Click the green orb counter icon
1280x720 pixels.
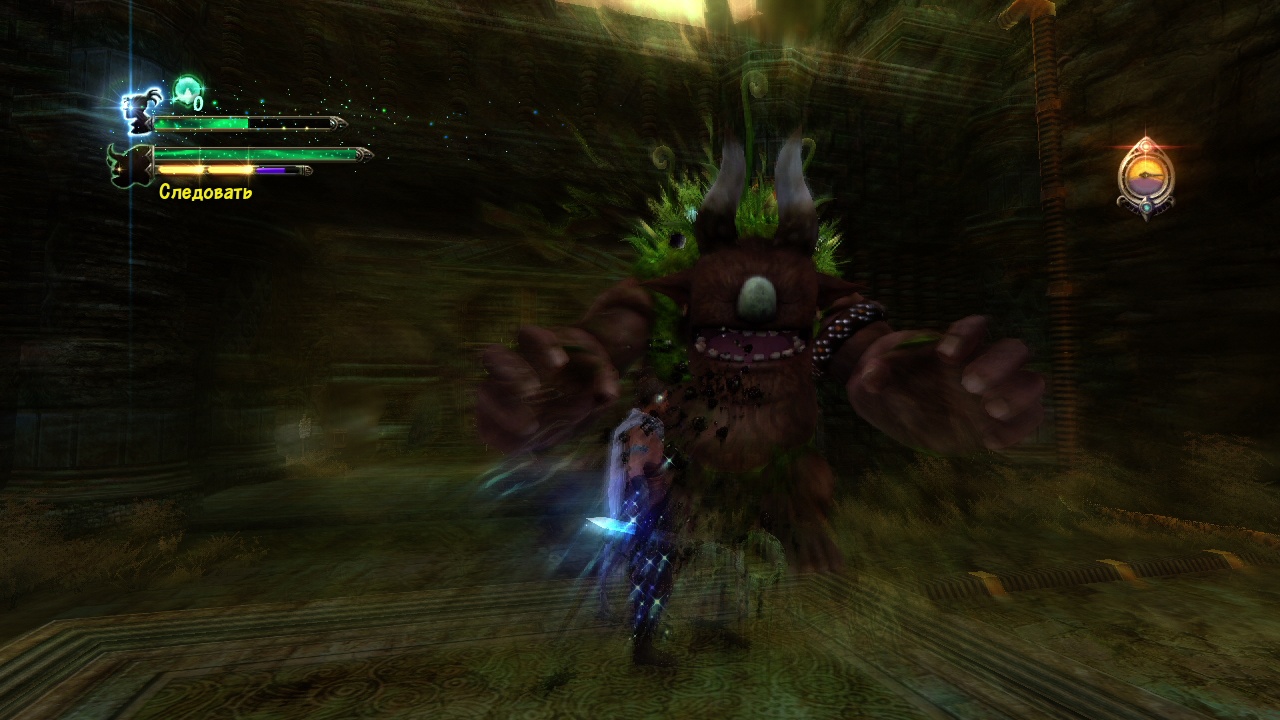pos(186,90)
